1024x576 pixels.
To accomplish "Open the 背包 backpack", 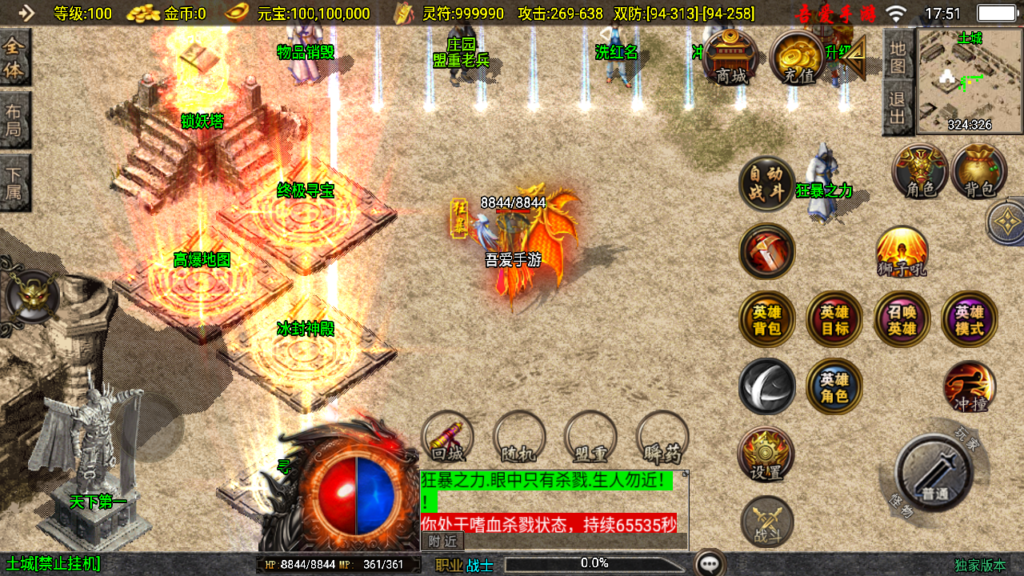I will [x=979, y=171].
